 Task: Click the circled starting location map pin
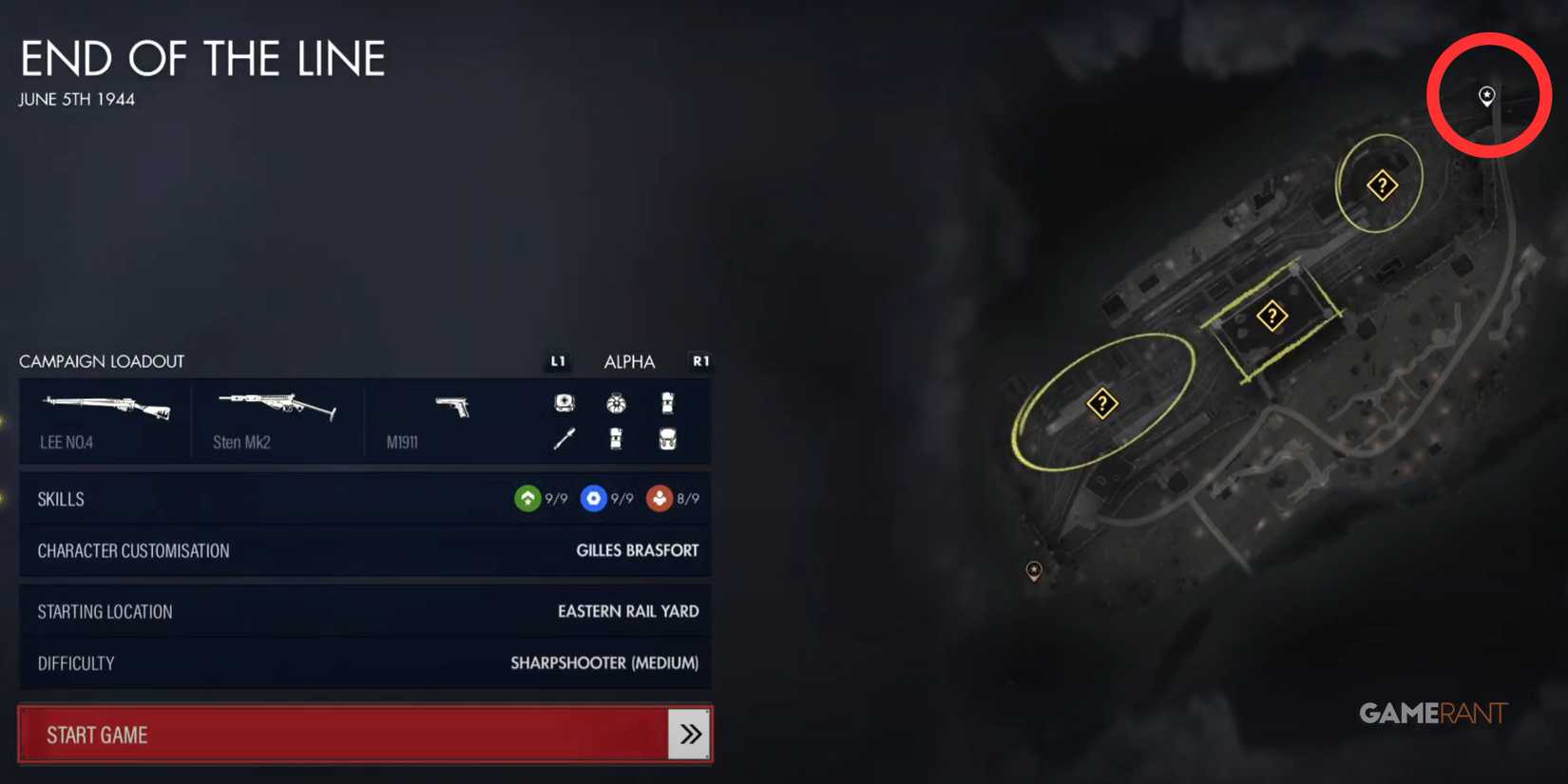[1486, 96]
